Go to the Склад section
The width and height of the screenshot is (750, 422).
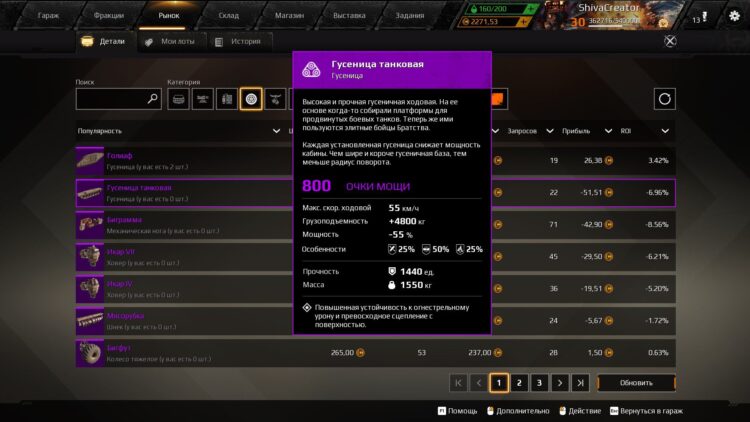(x=229, y=16)
